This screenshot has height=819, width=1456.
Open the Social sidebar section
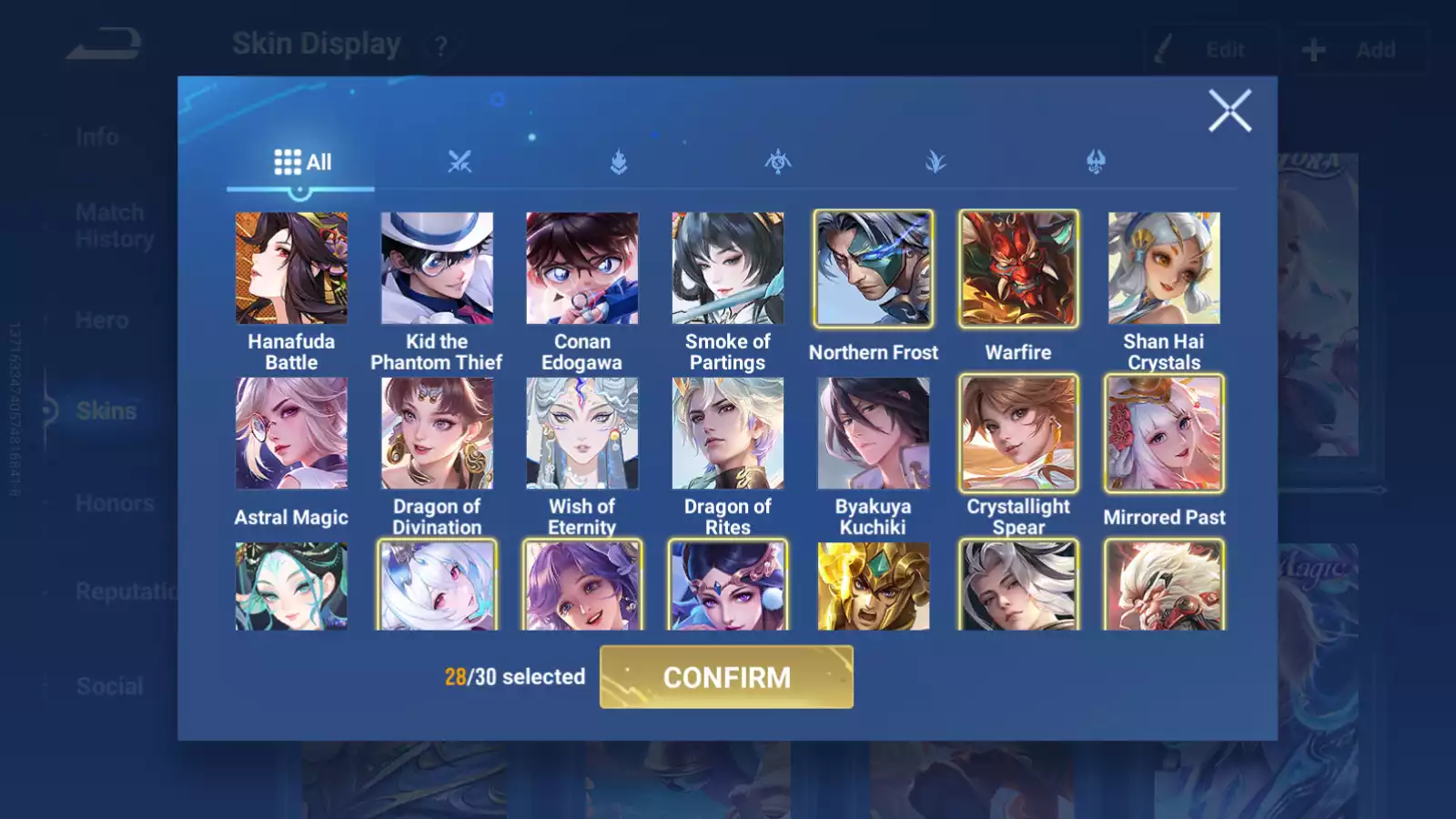(107, 686)
